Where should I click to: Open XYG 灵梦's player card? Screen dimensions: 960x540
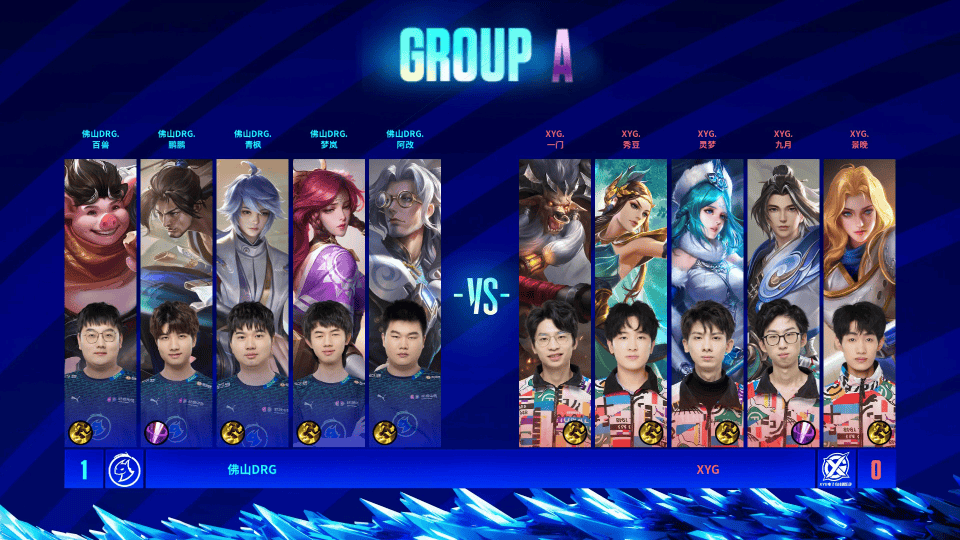point(707,300)
